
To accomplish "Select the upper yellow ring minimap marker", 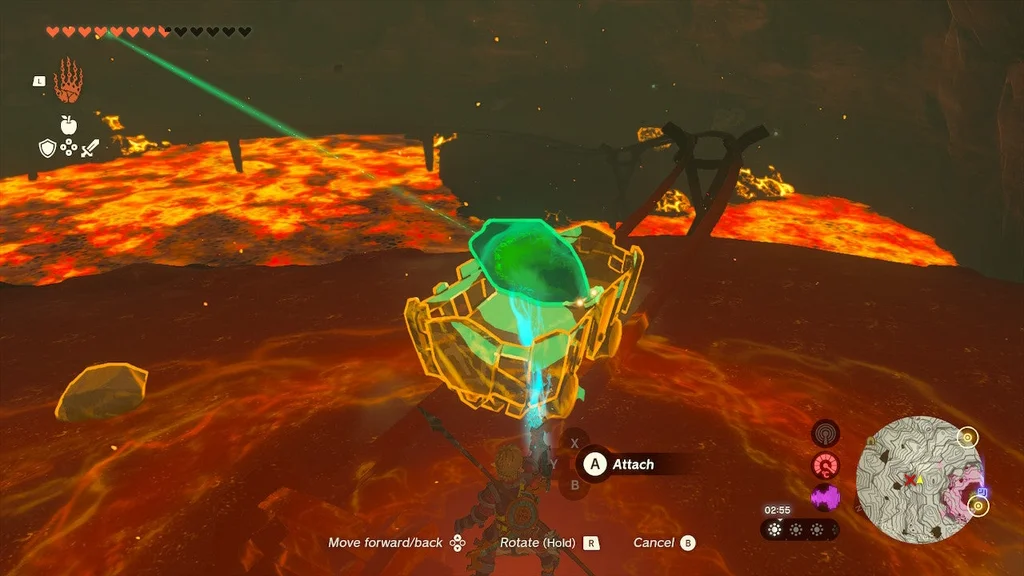I will [x=966, y=437].
